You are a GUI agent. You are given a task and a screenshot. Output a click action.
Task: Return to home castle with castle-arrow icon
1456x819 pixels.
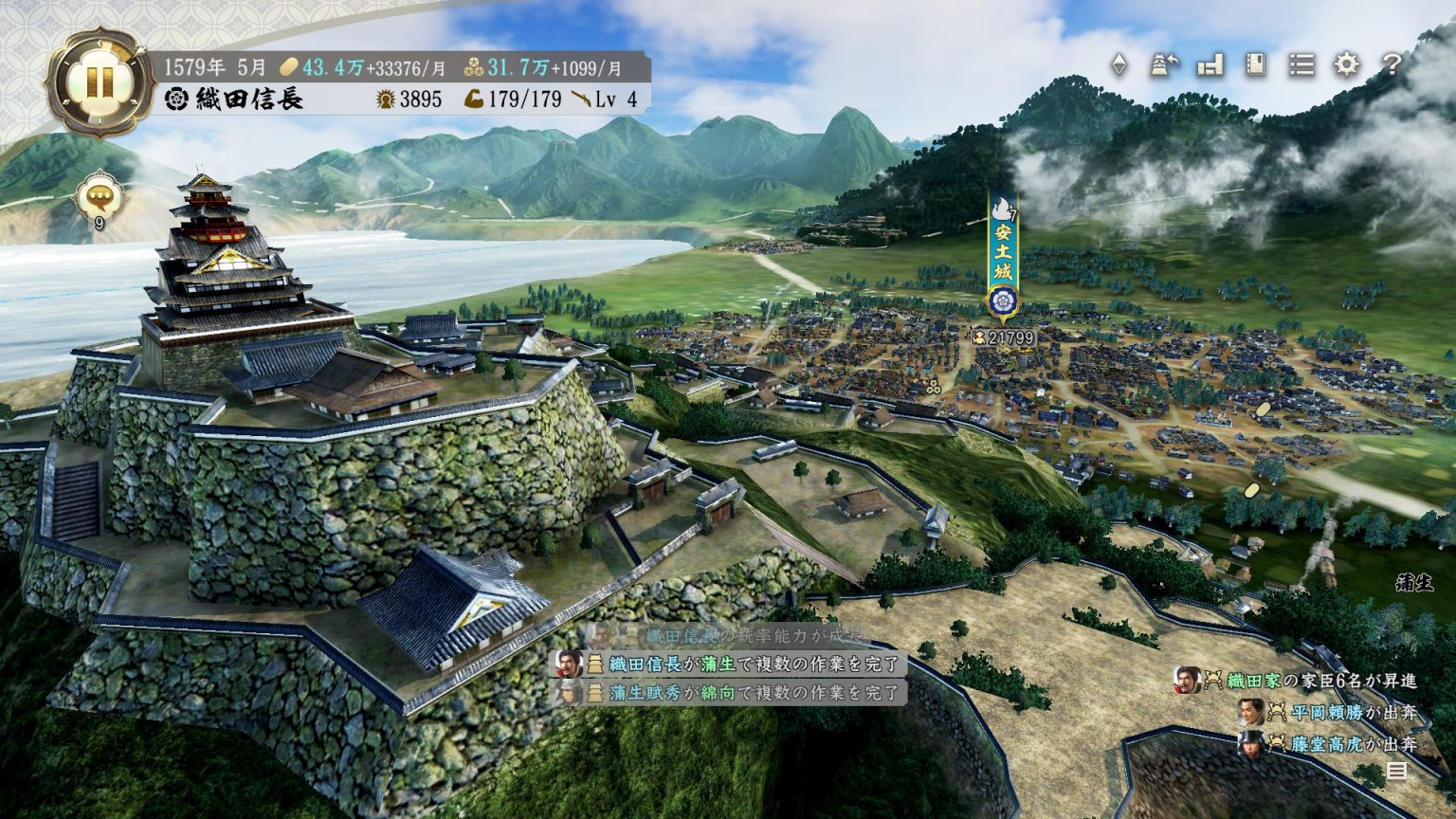point(1165,64)
